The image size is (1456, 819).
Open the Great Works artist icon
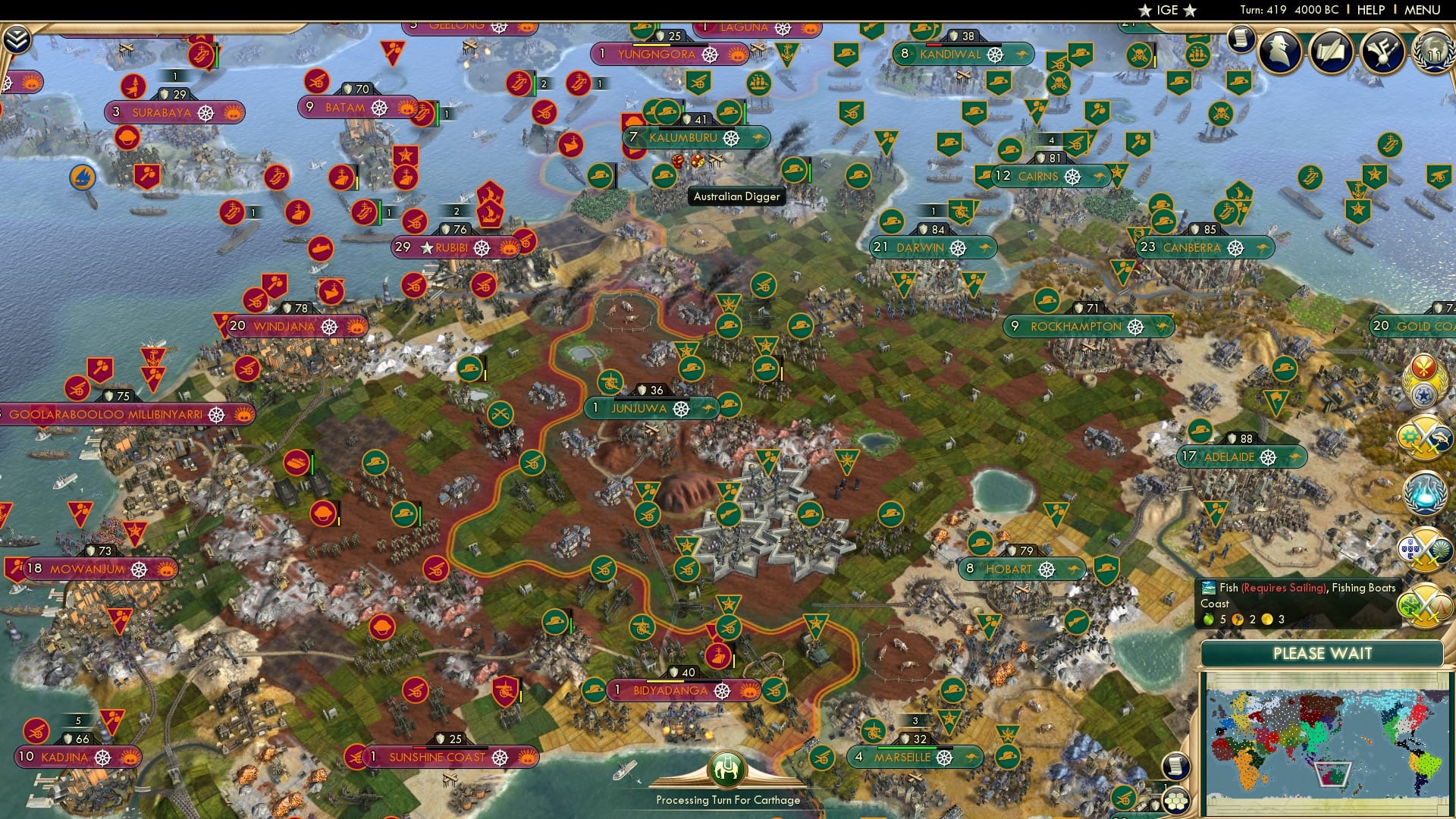click(x=1382, y=52)
